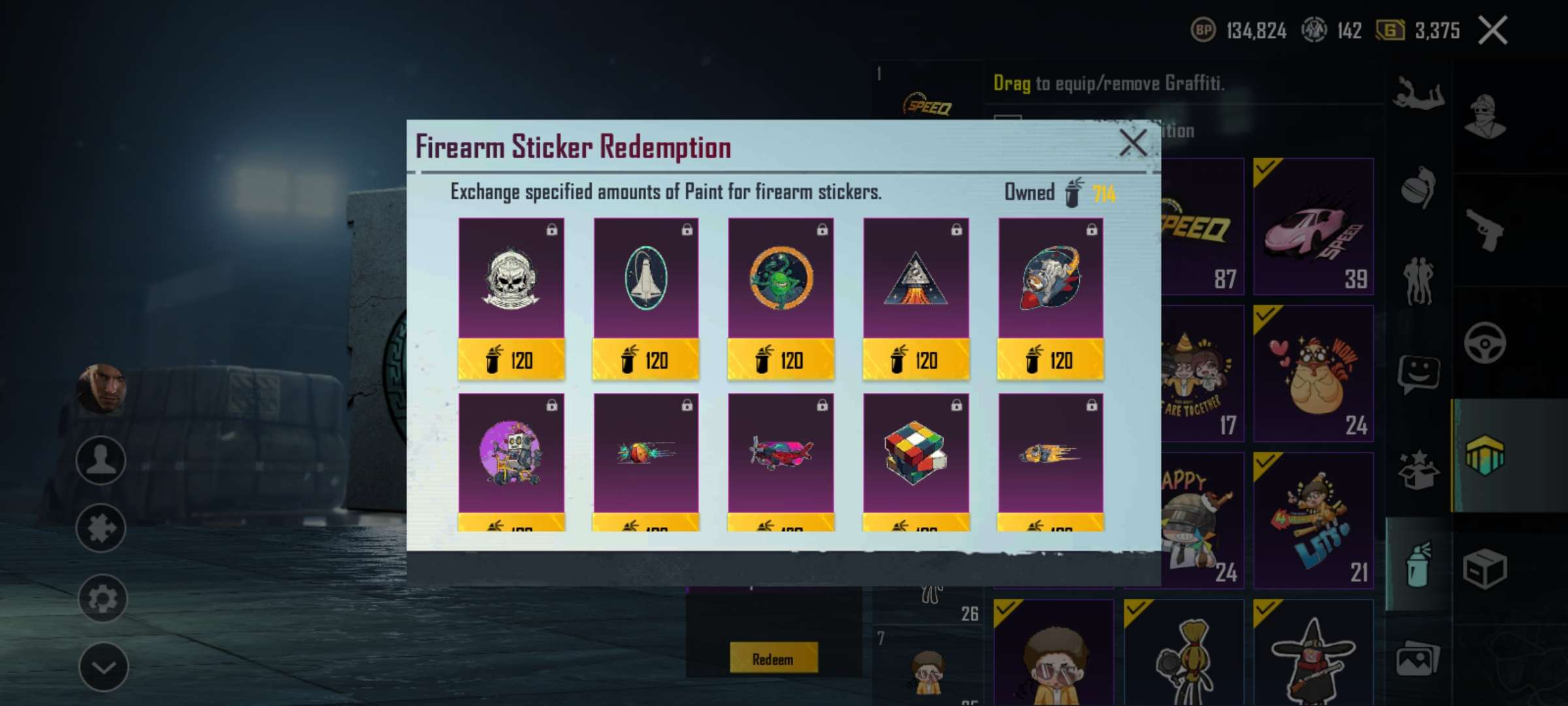This screenshot has height=706, width=1568.
Task: Select the pyramid rocket sticker
Action: point(915,279)
